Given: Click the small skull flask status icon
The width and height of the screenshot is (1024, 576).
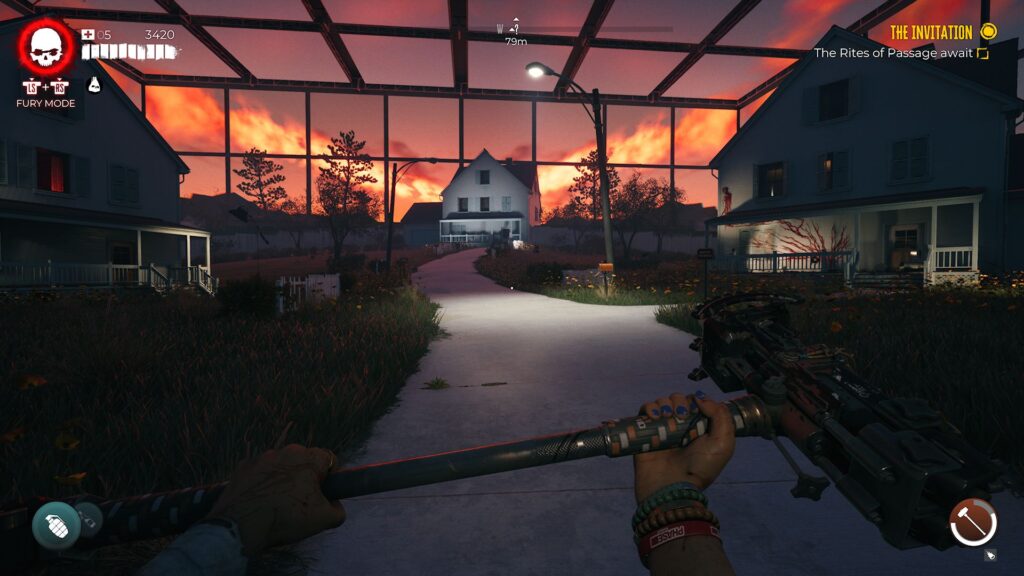Looking at the screenshot, I should point(96,84).
